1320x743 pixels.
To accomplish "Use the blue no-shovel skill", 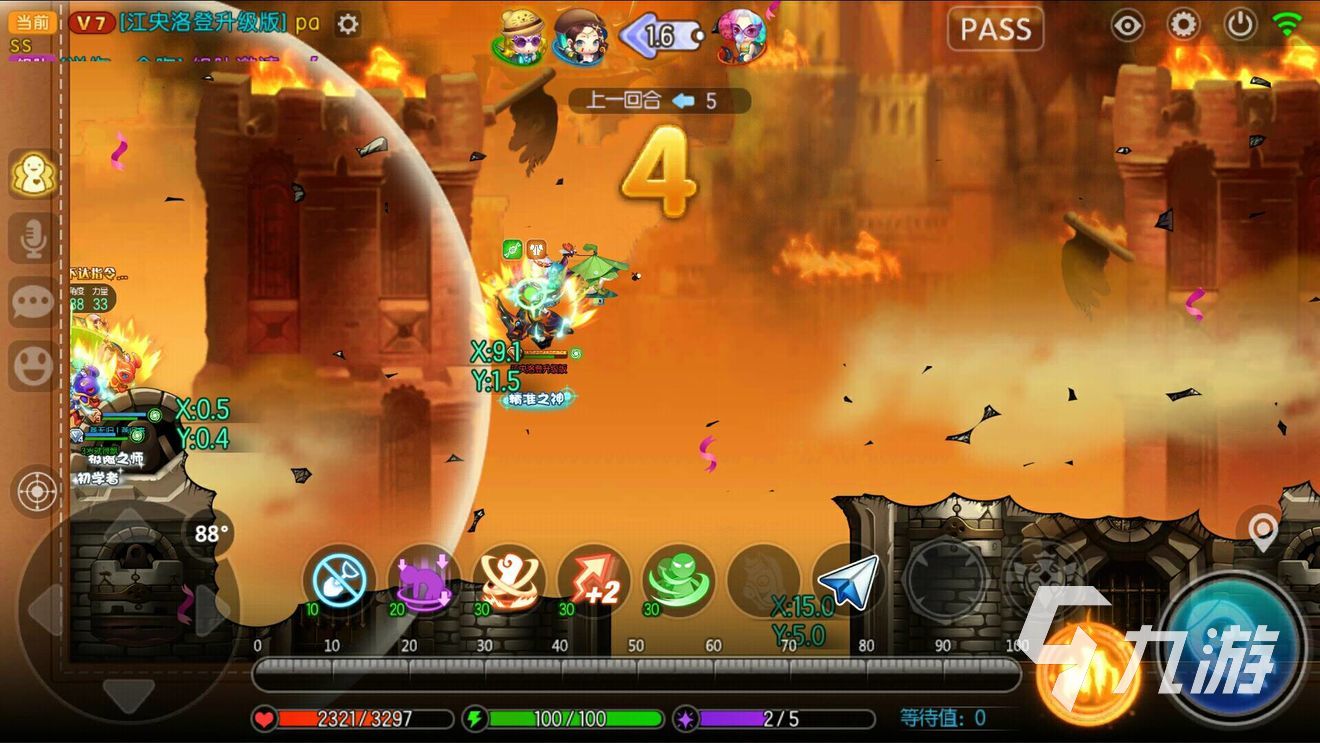I will [x=338, y=580].
